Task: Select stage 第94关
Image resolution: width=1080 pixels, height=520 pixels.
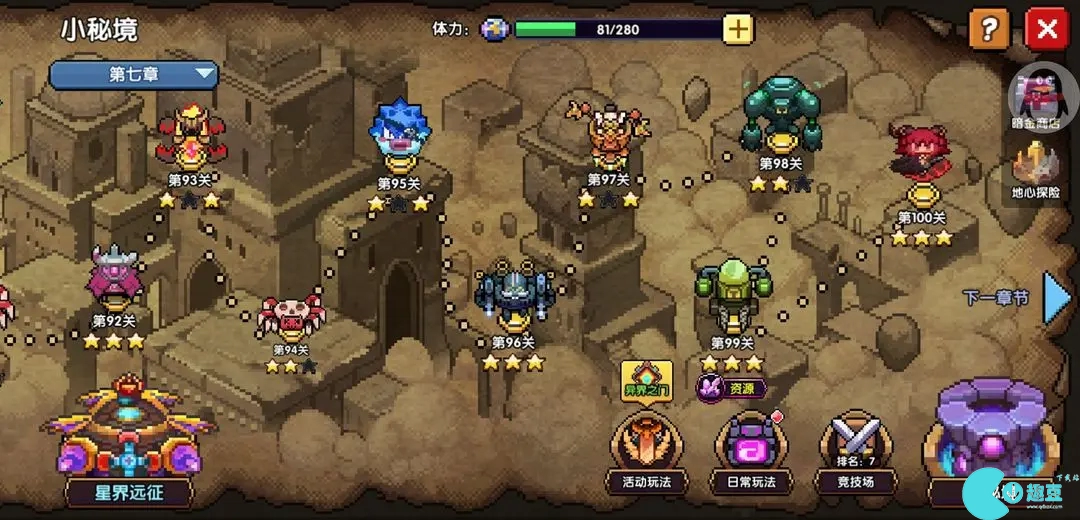Action: [x=291, y=315]
